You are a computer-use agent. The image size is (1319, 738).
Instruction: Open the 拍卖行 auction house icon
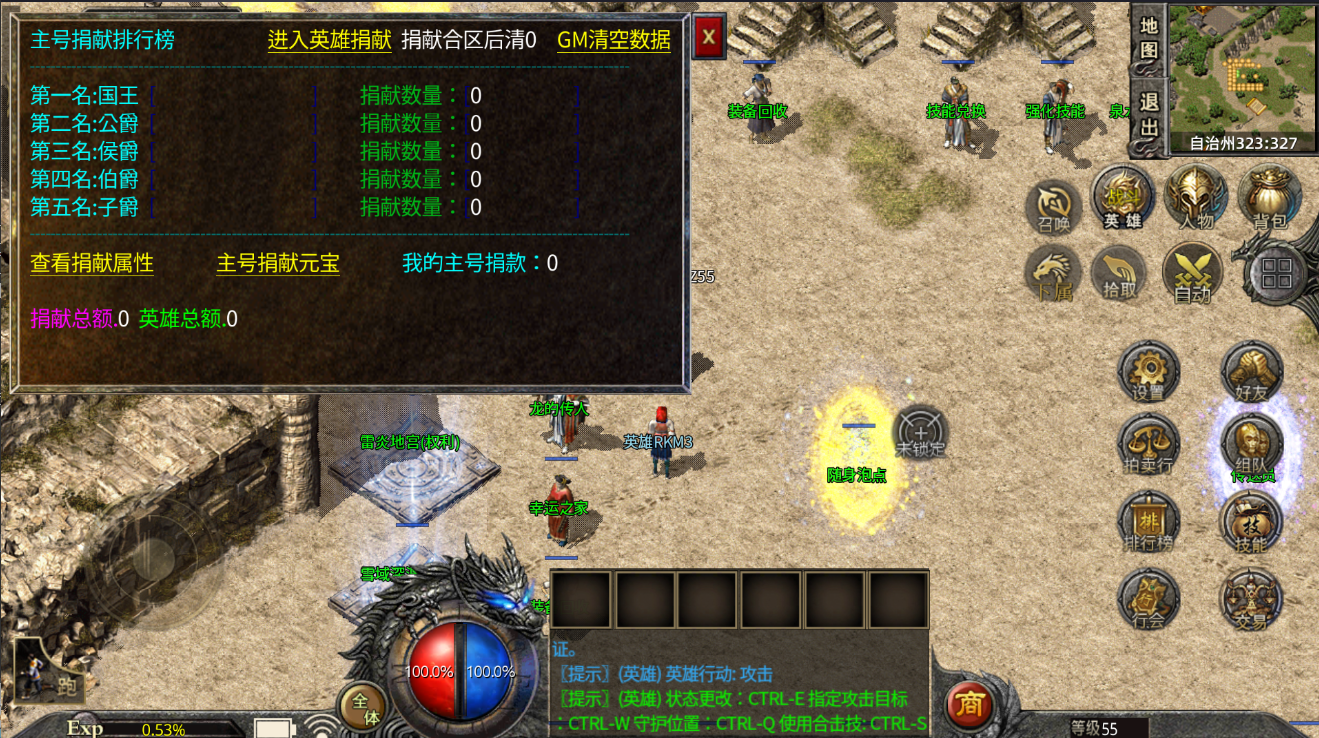pos(1148,443)
